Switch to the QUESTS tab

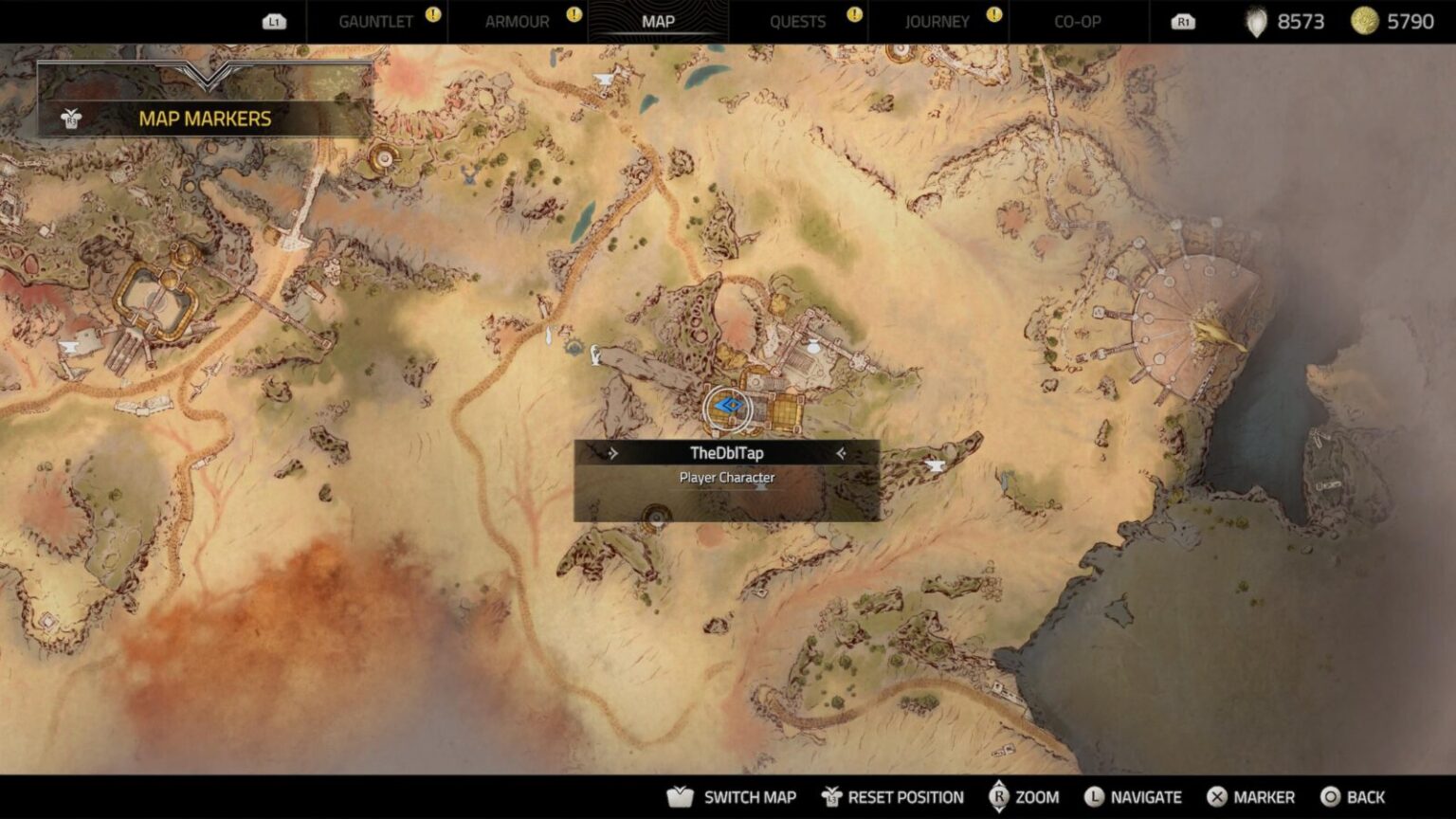[x=798, y=21]
